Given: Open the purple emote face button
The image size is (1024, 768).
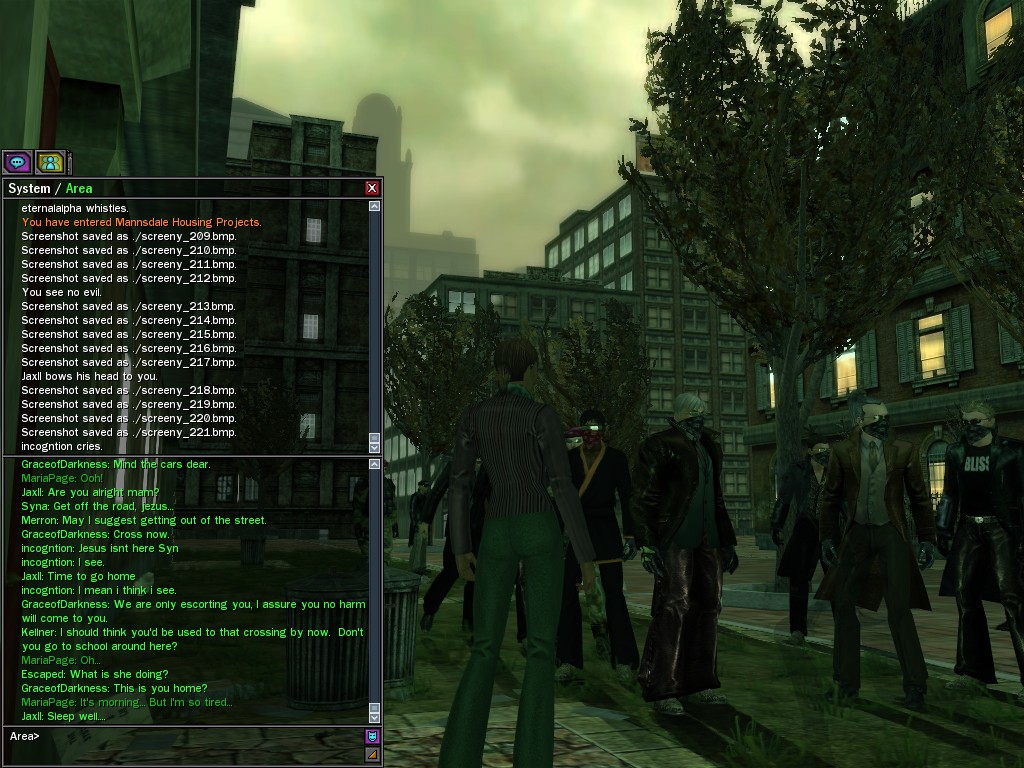Looking at the screenshot, I should (372, 736).
